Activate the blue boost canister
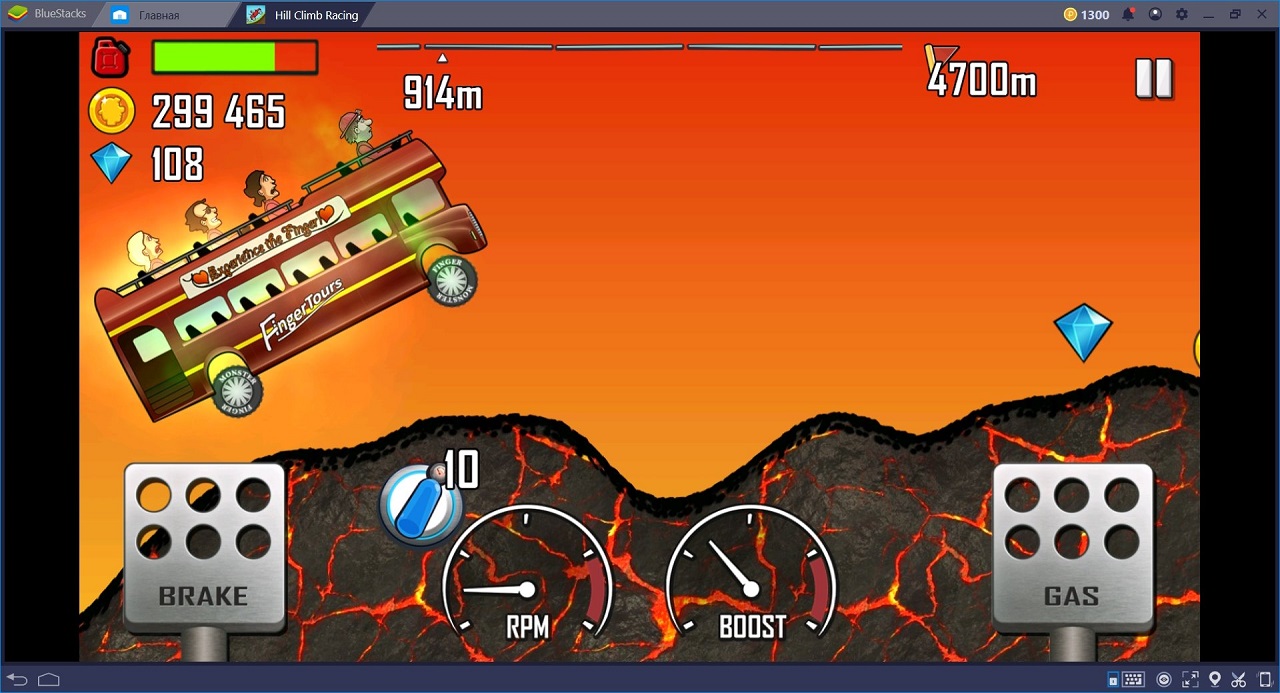This screenshot has width=1280, height=693. tap(419, 505)
